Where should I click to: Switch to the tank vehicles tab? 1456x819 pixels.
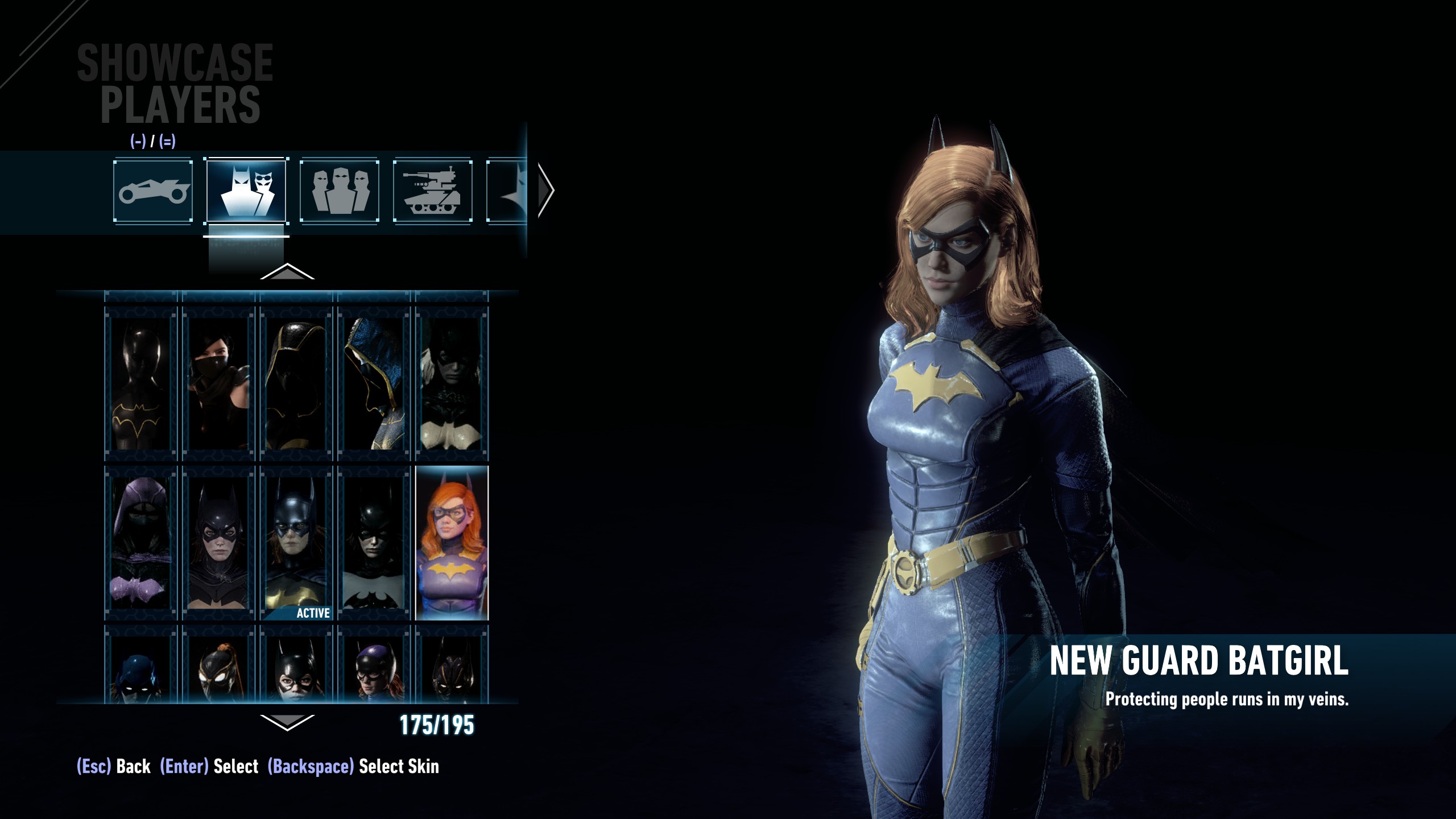[433, 191]
